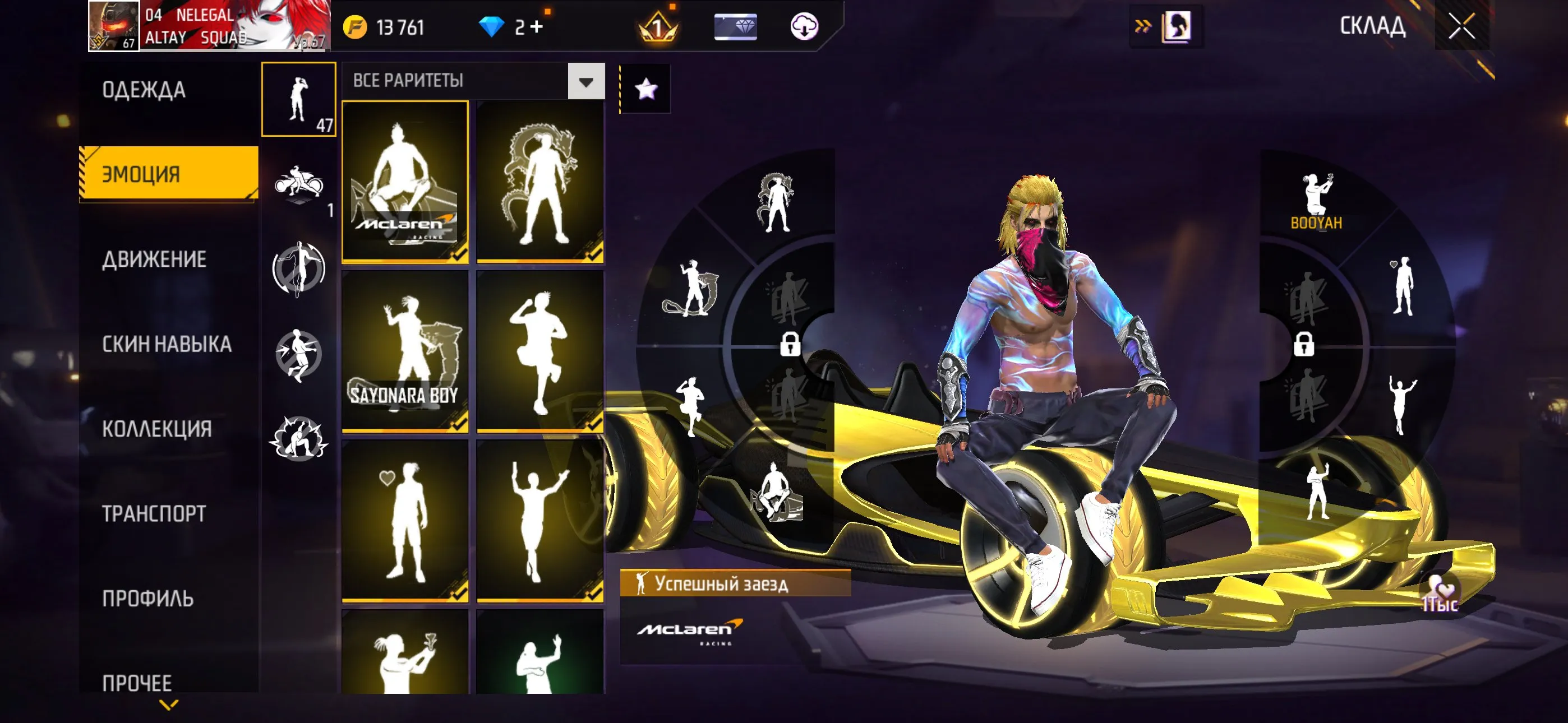Toggle the star favorites filter
The height and width of the screenshot is (723, 1568).
[647, 89]
